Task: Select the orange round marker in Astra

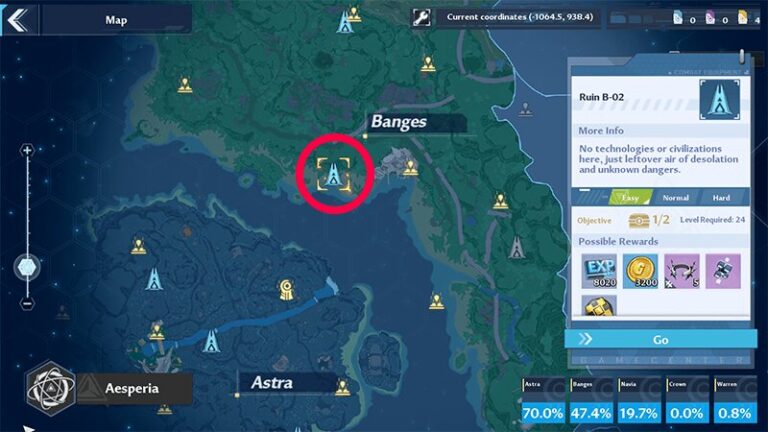Action: (x=287, y=290)
